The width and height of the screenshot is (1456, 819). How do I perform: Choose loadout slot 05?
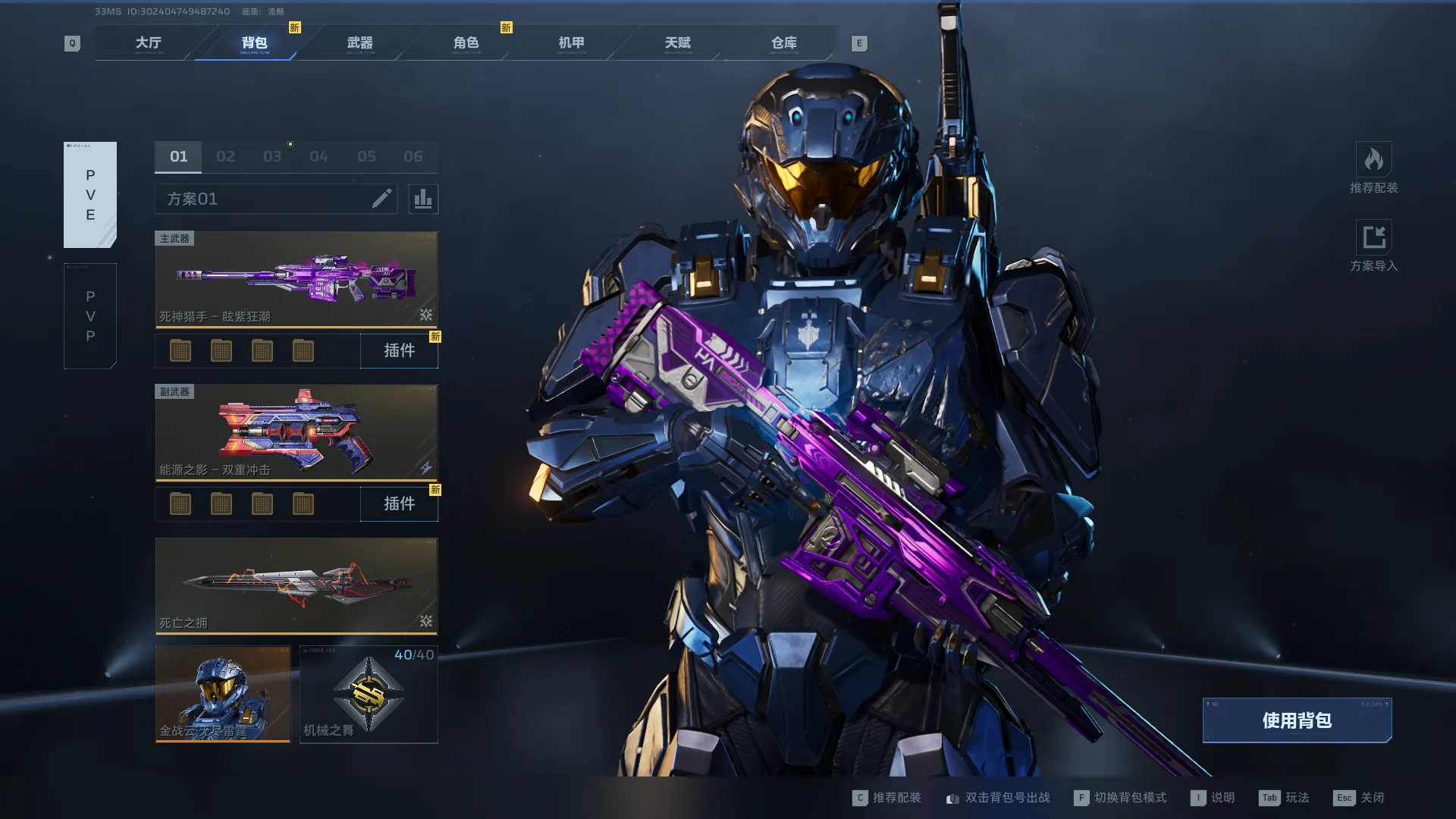[x=366, y=157]
